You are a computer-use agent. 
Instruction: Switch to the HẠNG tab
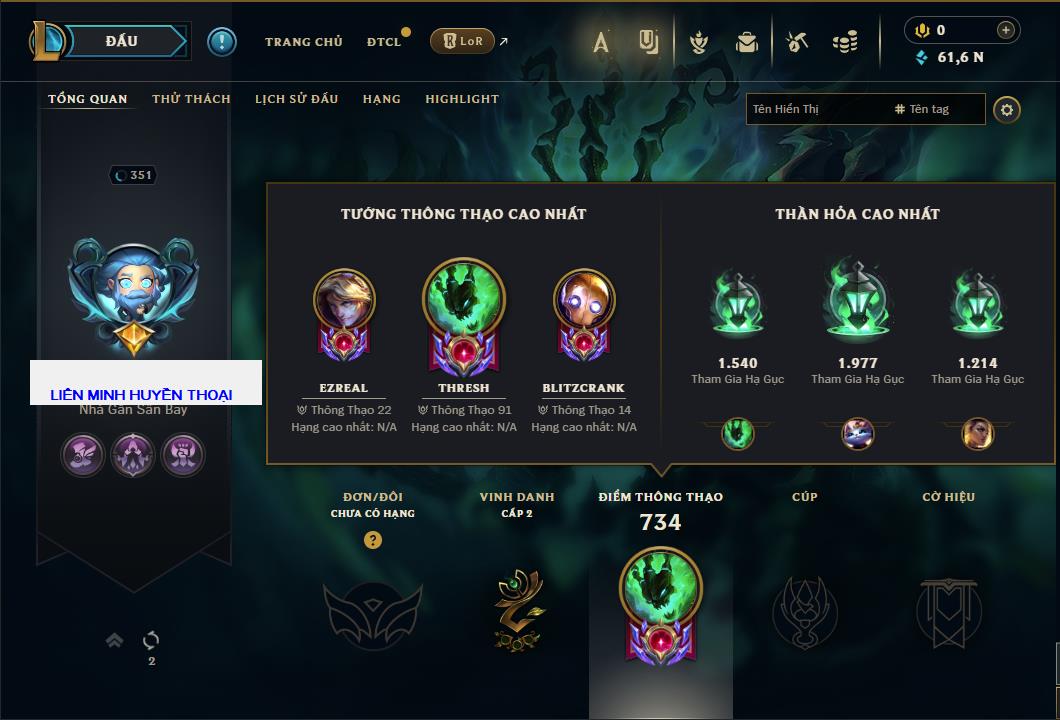(381, 99)
